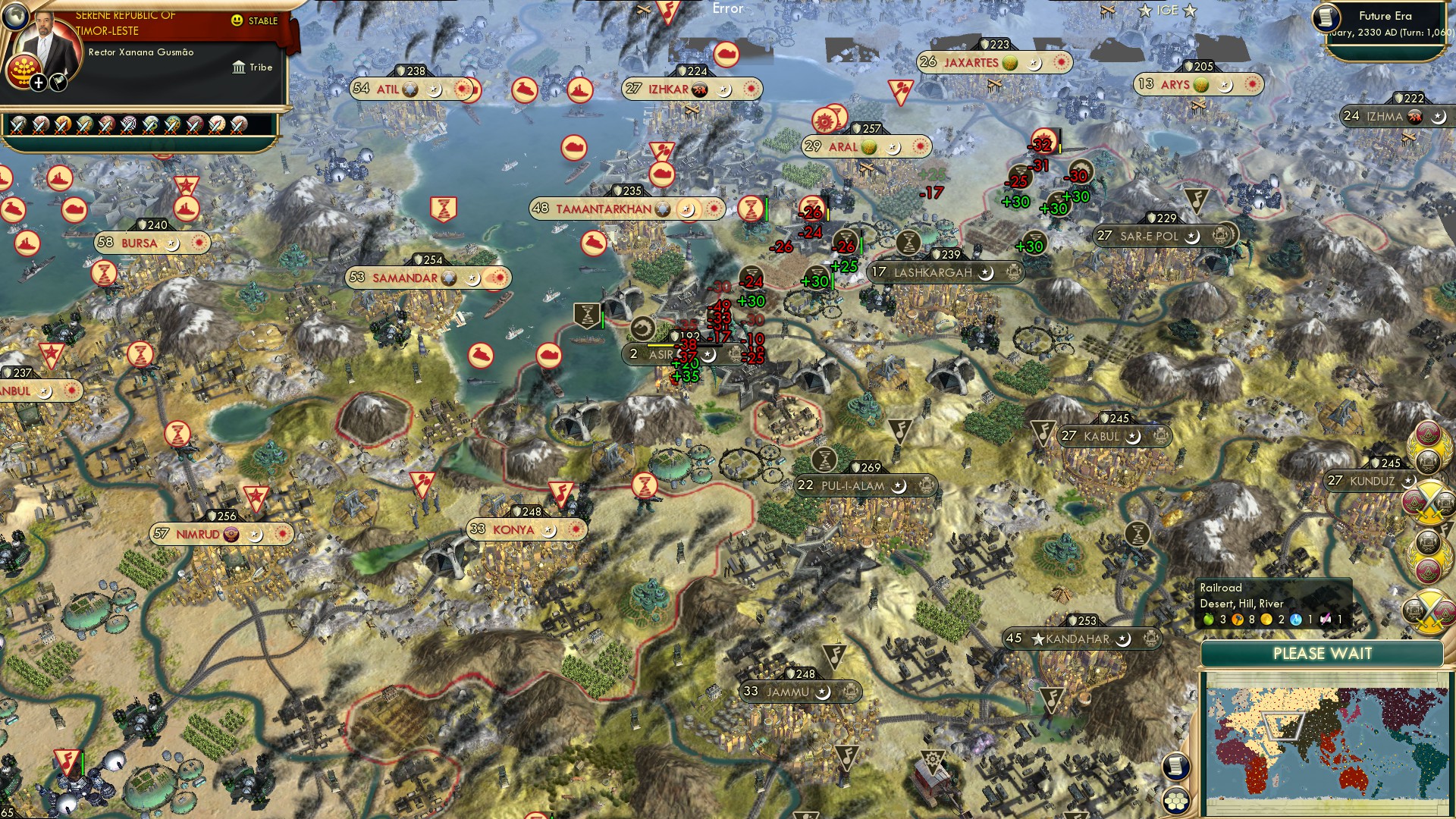The height and width of the screenshot is (819, 1456).
Task: Click the first war-status sword icon in ribbon
Action: pos(17,126)
